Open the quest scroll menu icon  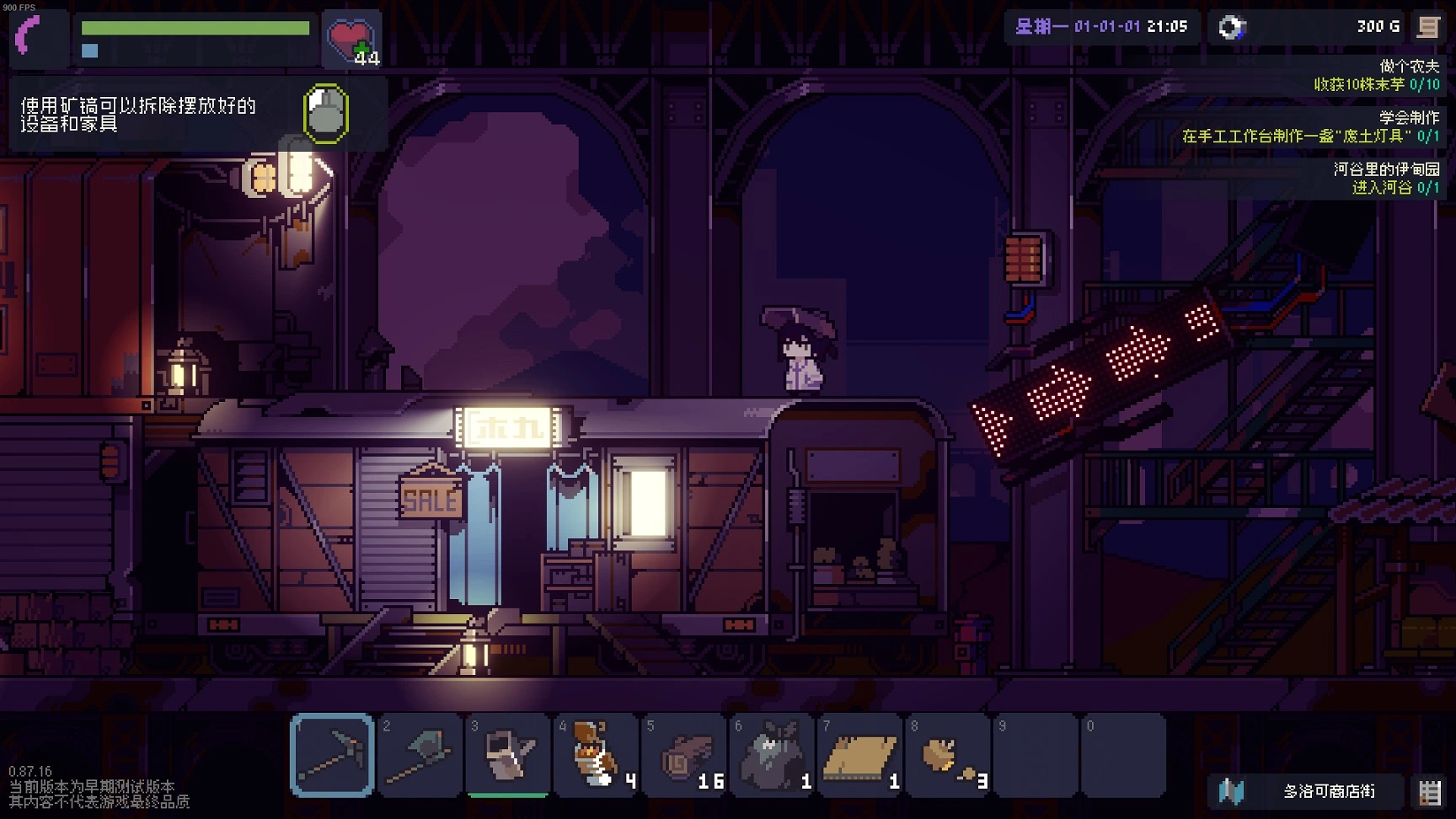pos(1427,27)
